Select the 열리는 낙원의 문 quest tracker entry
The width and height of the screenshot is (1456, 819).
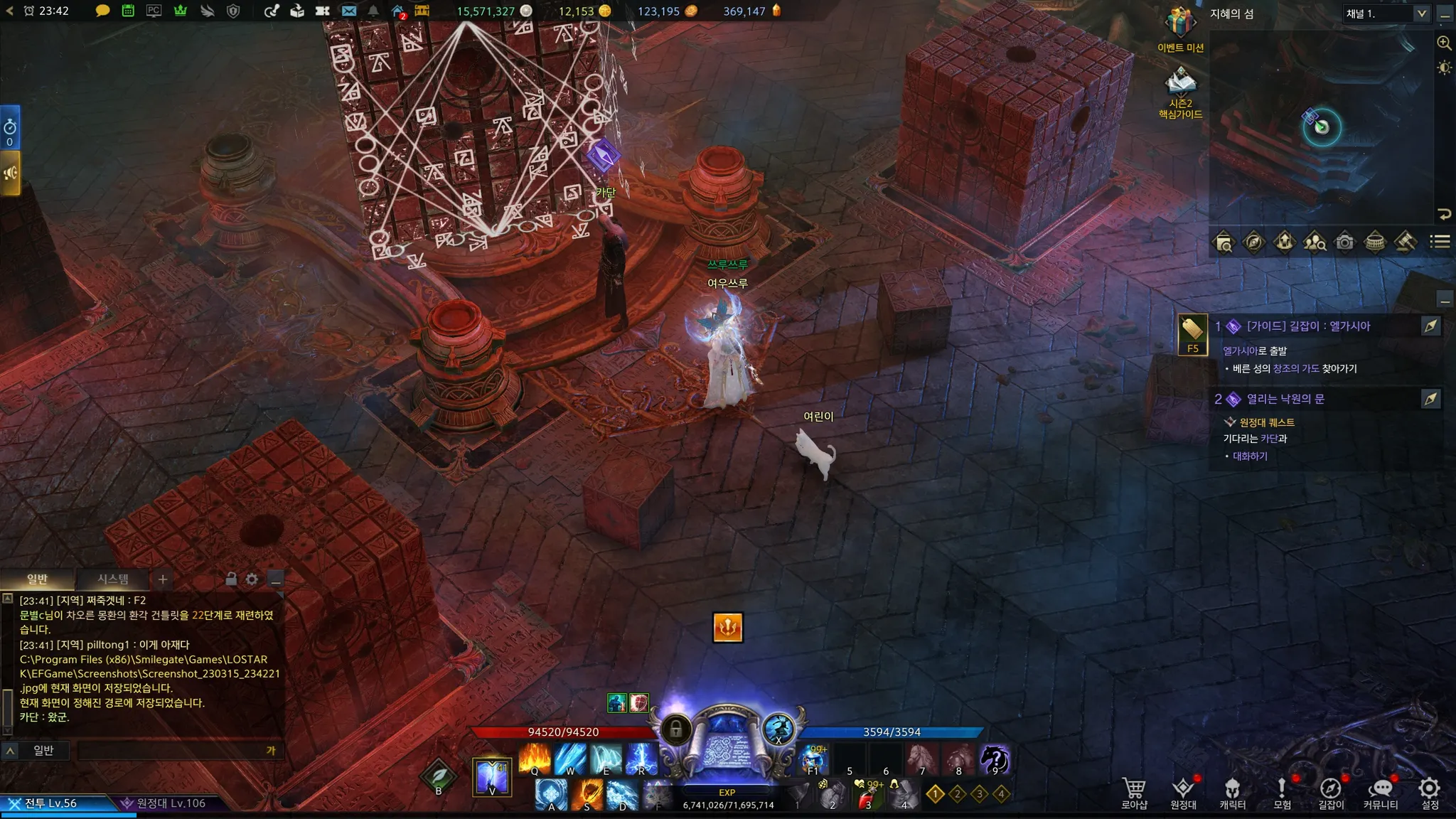pyautogui.click(x=1285, y=399)
